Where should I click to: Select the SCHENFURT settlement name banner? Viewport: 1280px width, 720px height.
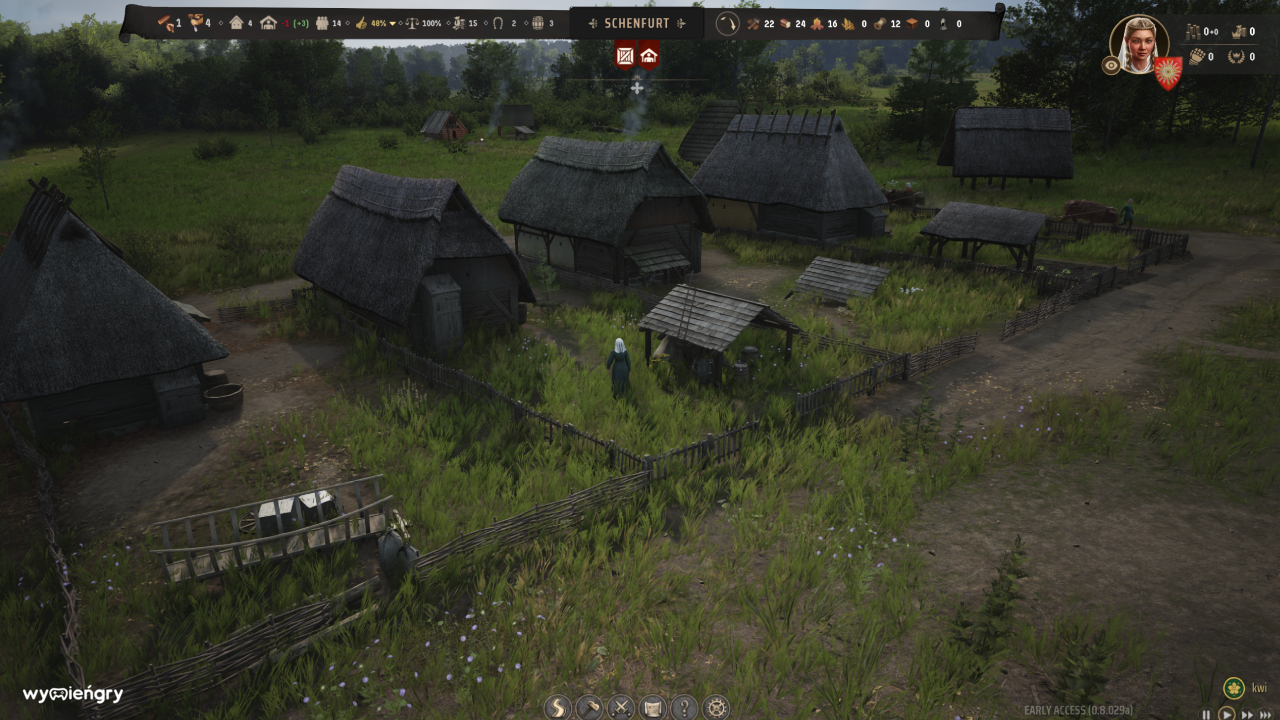click(x=637, y=23)
